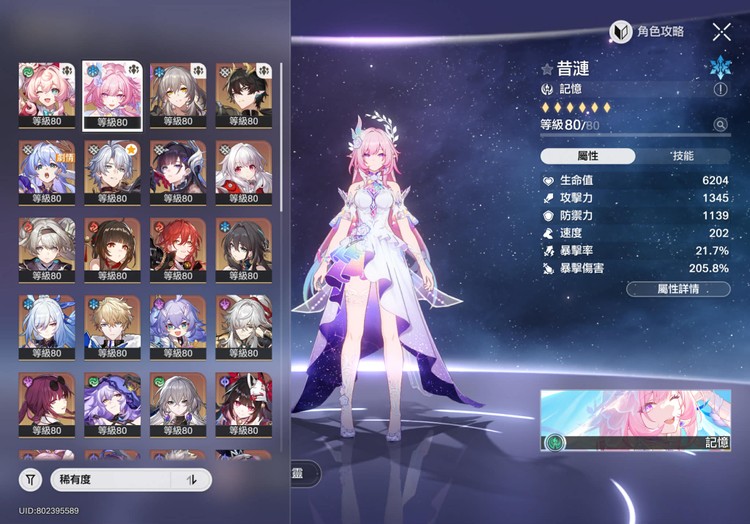
Task: Open the equipped light cone thumbnail
Action: coord(635,421)
